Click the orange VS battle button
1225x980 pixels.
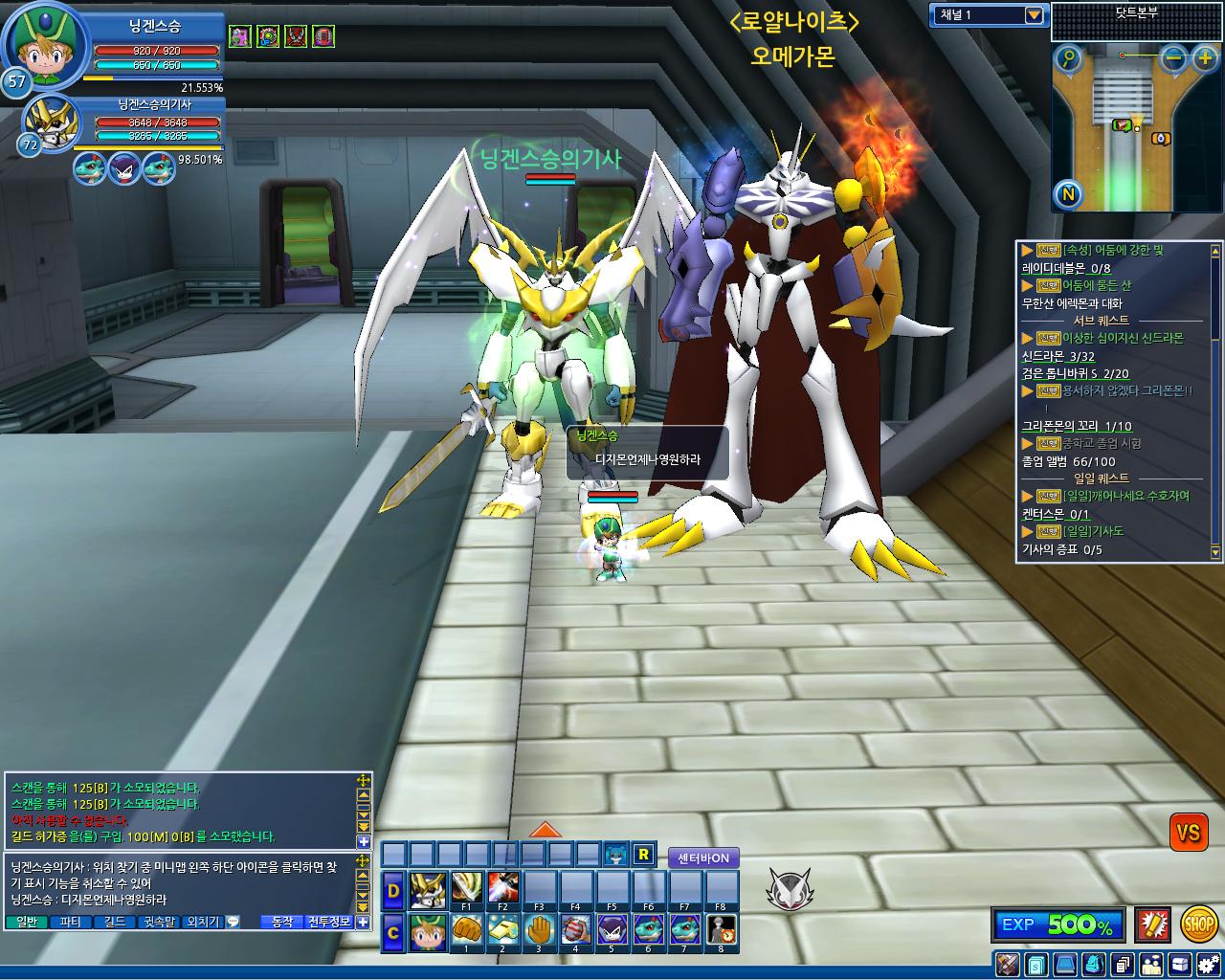[1188, 833]
